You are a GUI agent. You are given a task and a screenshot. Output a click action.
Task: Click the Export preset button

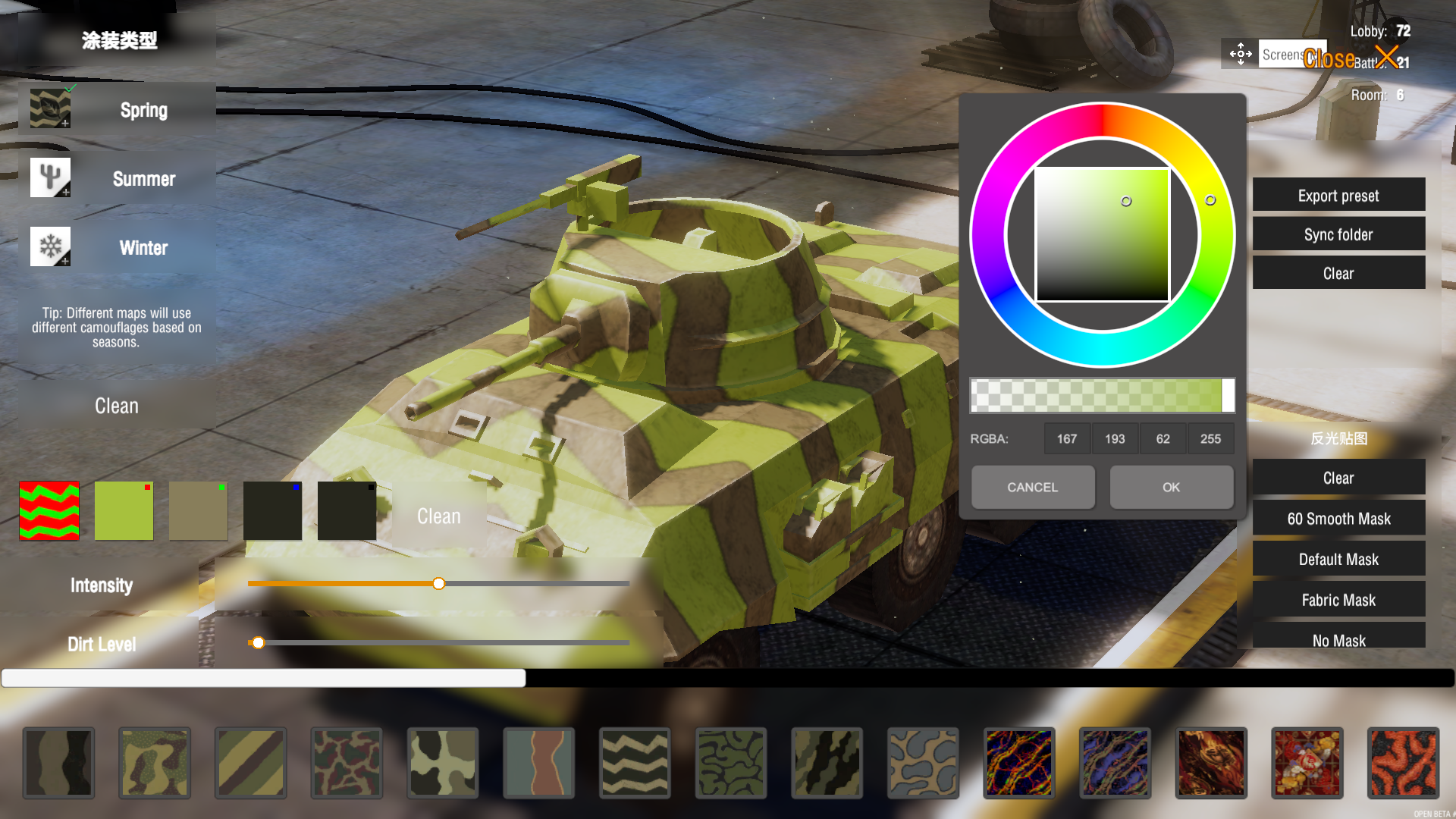(x=1338, y=195)
